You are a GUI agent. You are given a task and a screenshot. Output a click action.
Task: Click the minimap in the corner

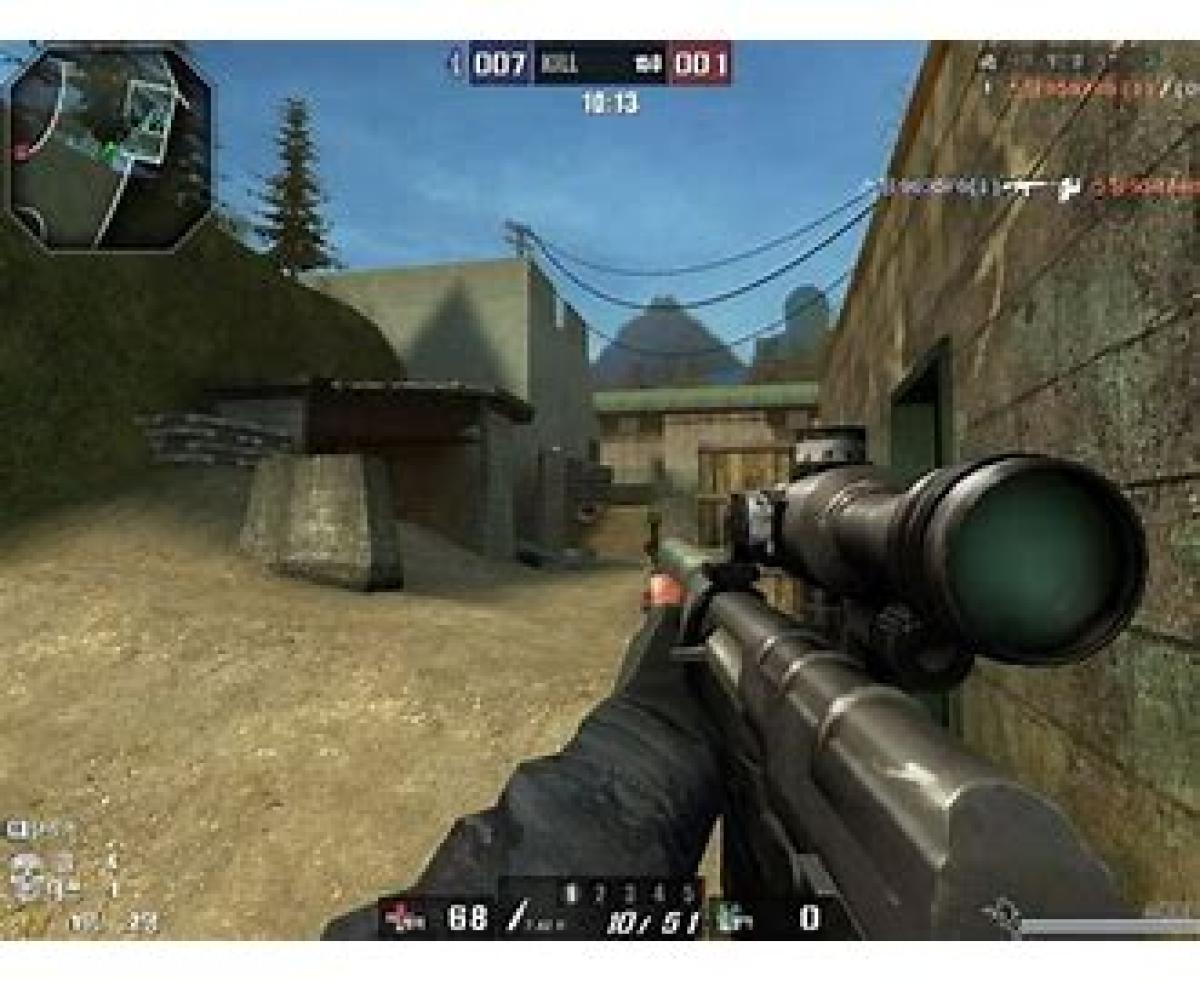(x=110, y=146)
